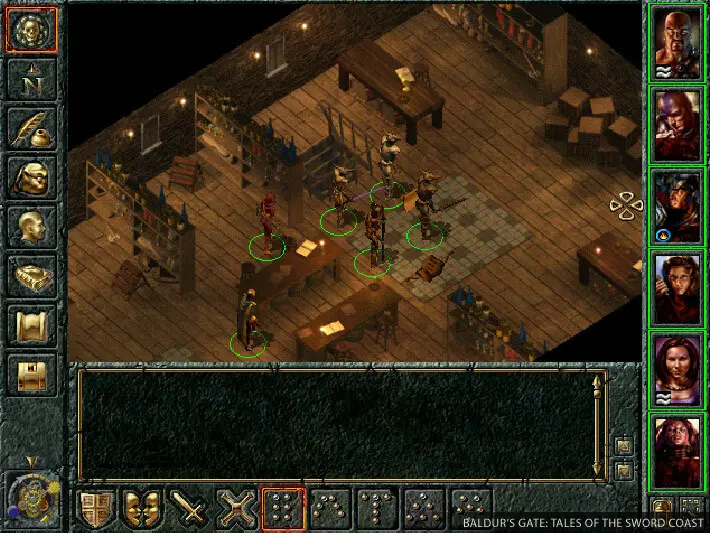This screenshot has width=710, height=533.
Task: Select the highlighted two-column formation button
Action: pos(283,509)
